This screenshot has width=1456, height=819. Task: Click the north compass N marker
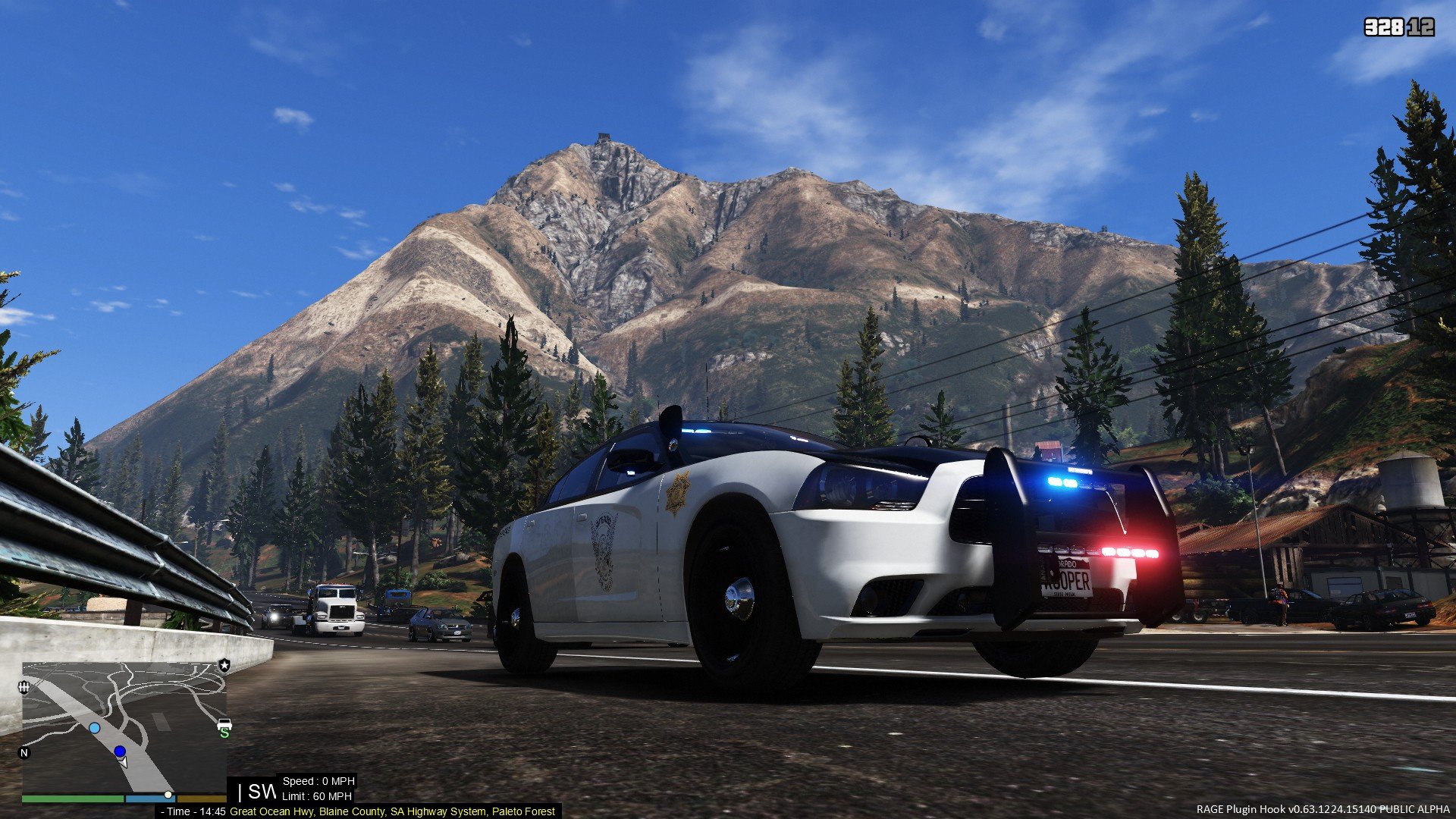(24, 753)
